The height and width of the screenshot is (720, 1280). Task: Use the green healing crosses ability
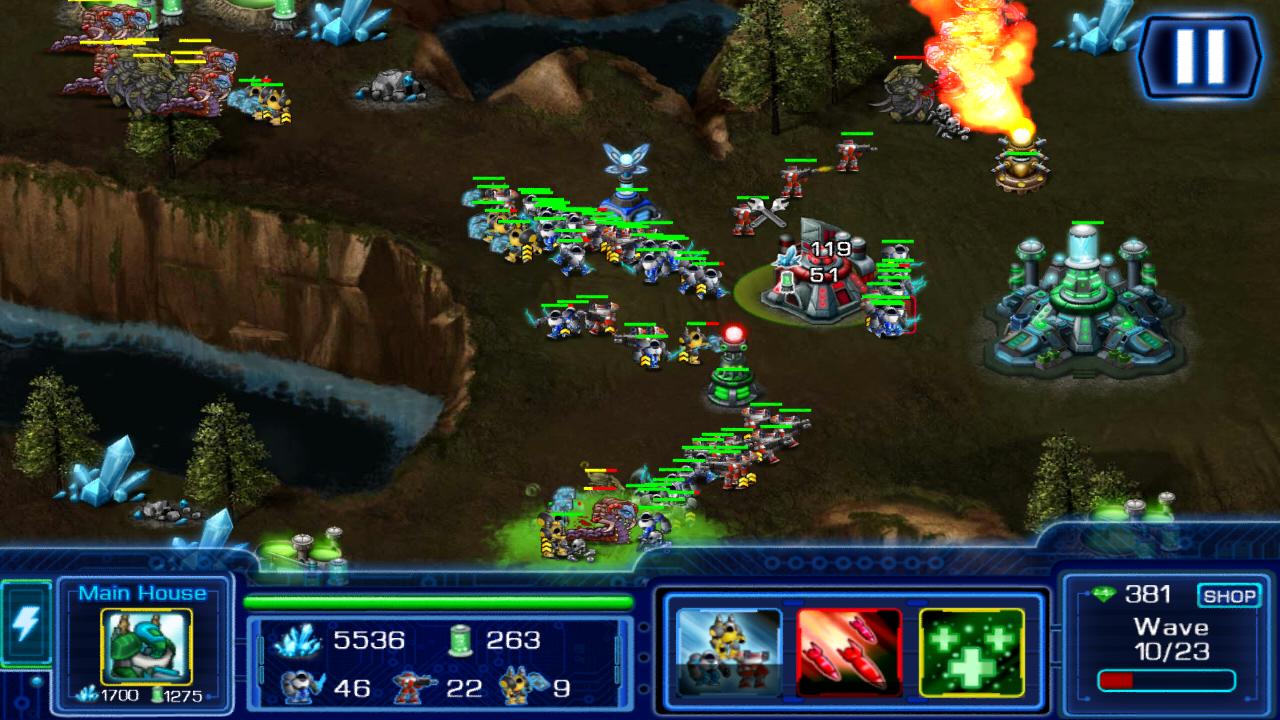pos(971,652)
